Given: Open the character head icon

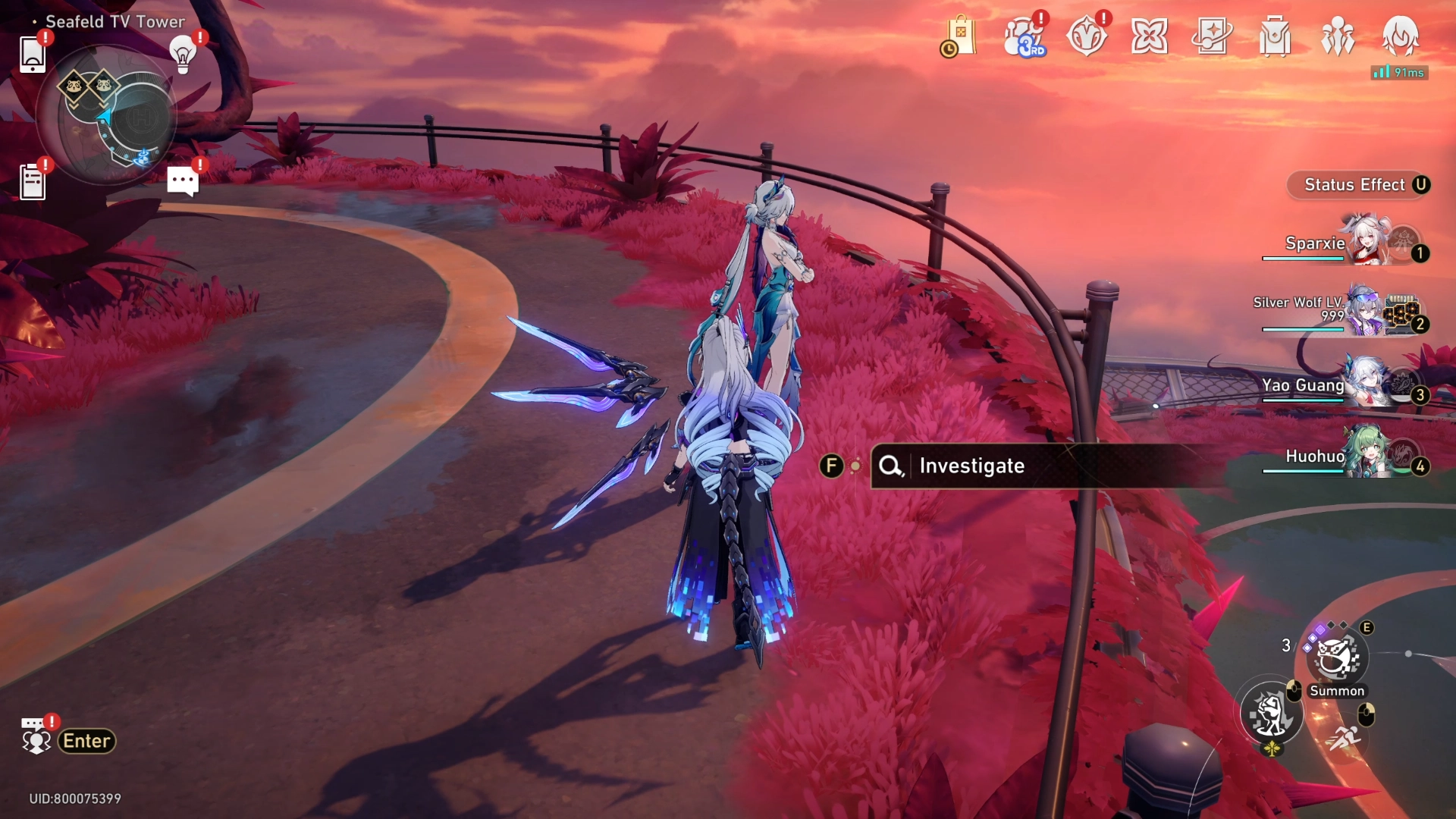Looking at the screenshot, I should click(x=1400, y=36).
